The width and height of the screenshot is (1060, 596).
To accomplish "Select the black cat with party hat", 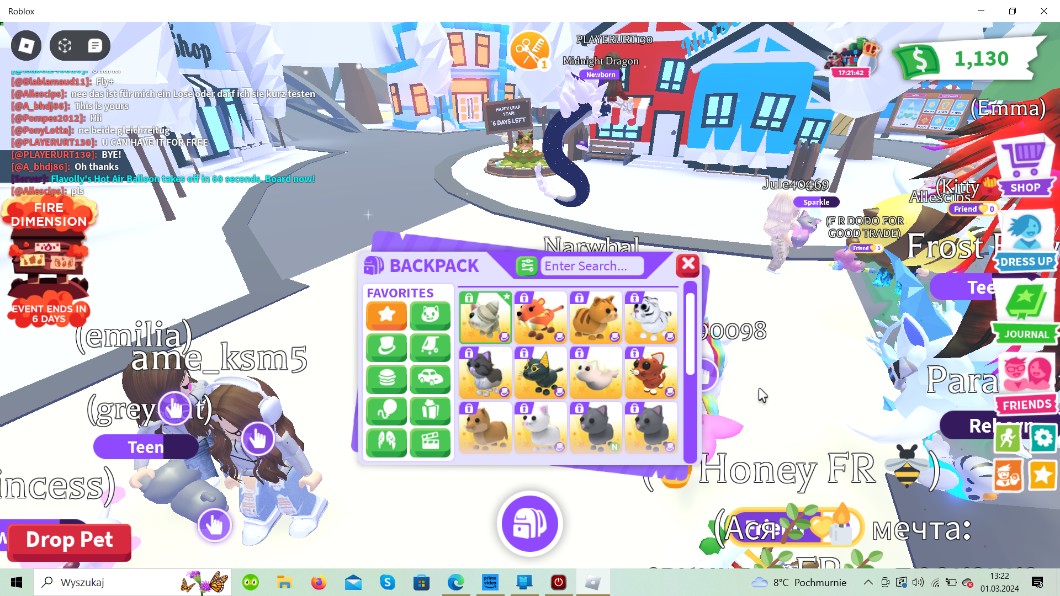I will pos(540,372).
